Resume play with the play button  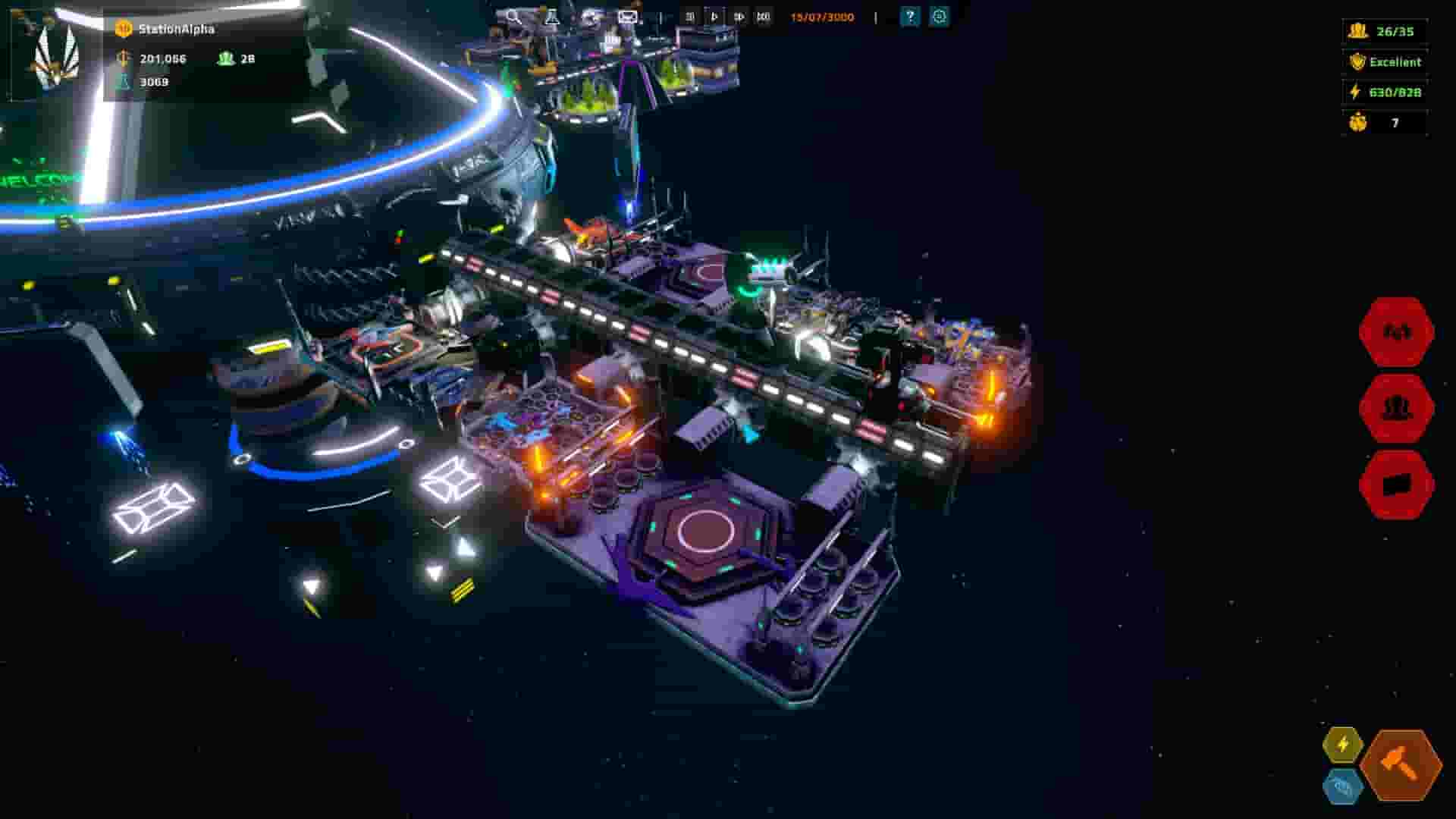click(x=714, y=16)
